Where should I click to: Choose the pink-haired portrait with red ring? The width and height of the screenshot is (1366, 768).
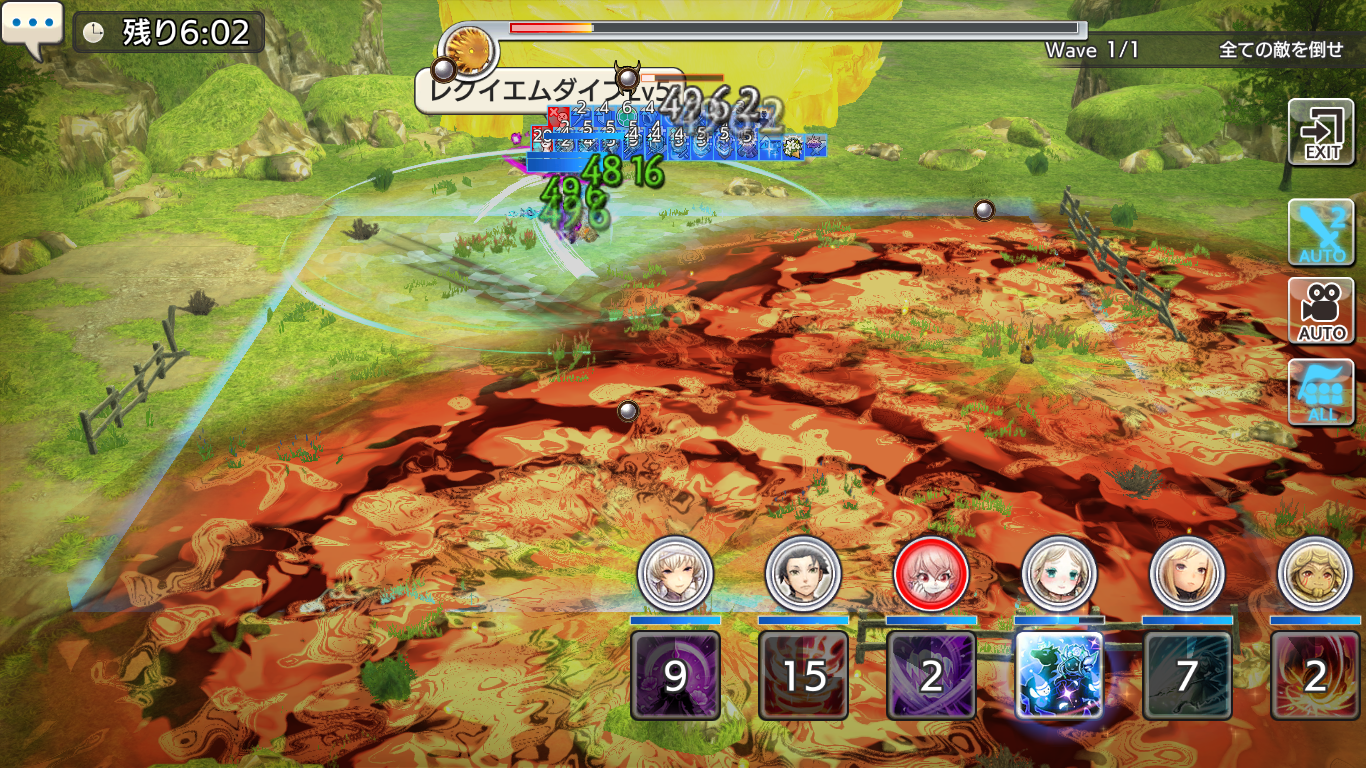pyautogui.click(x=931, y=574)
